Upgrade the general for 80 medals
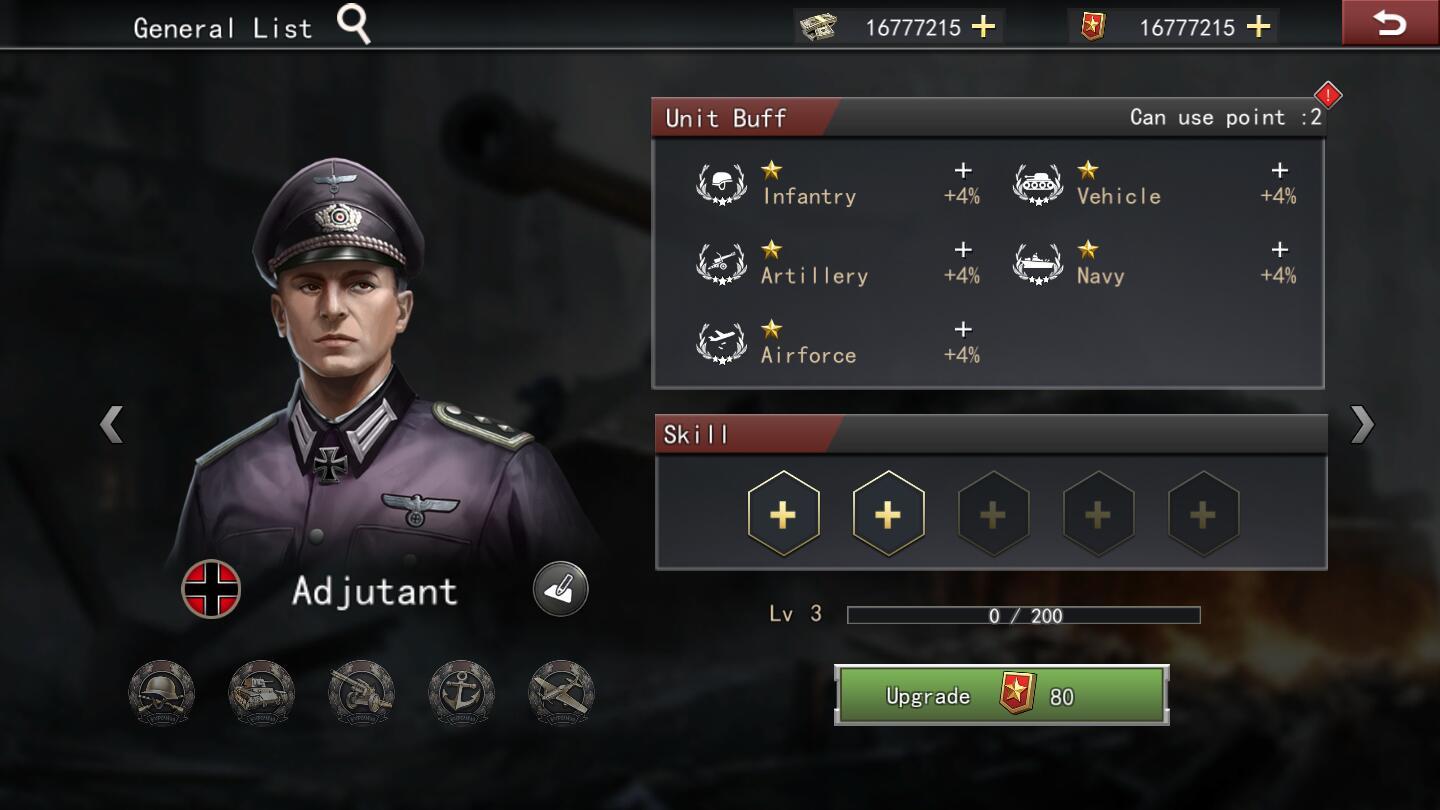Screen dimensions: 1440x810 1001,695
